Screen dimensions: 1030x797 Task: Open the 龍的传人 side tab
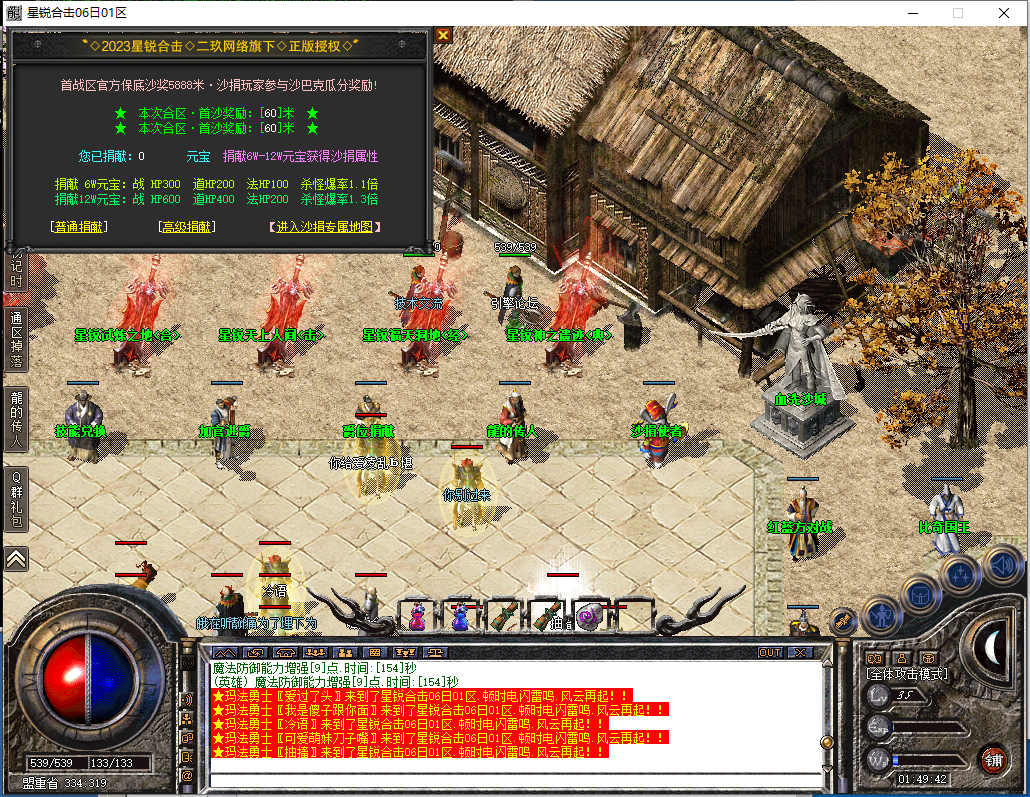tap(16, 416)
